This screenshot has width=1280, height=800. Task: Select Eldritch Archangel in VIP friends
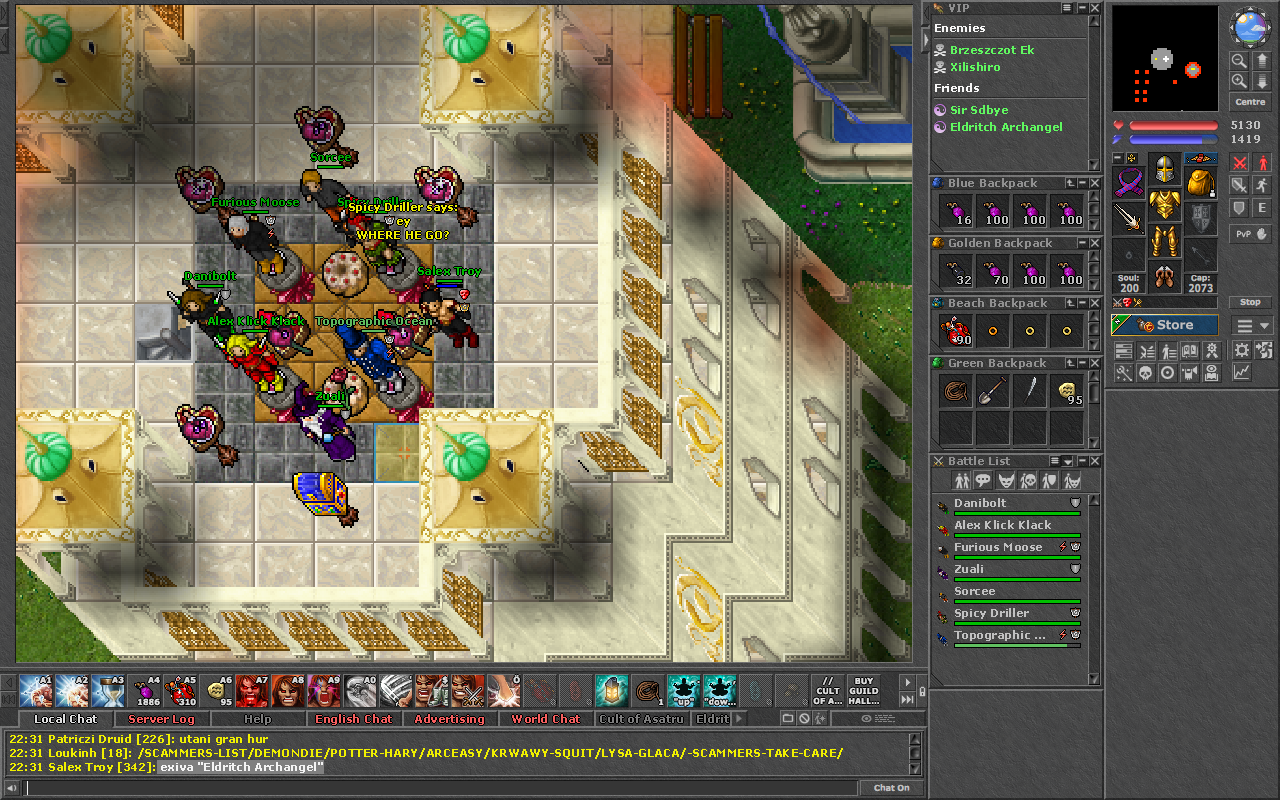[x=1006, y=127]
